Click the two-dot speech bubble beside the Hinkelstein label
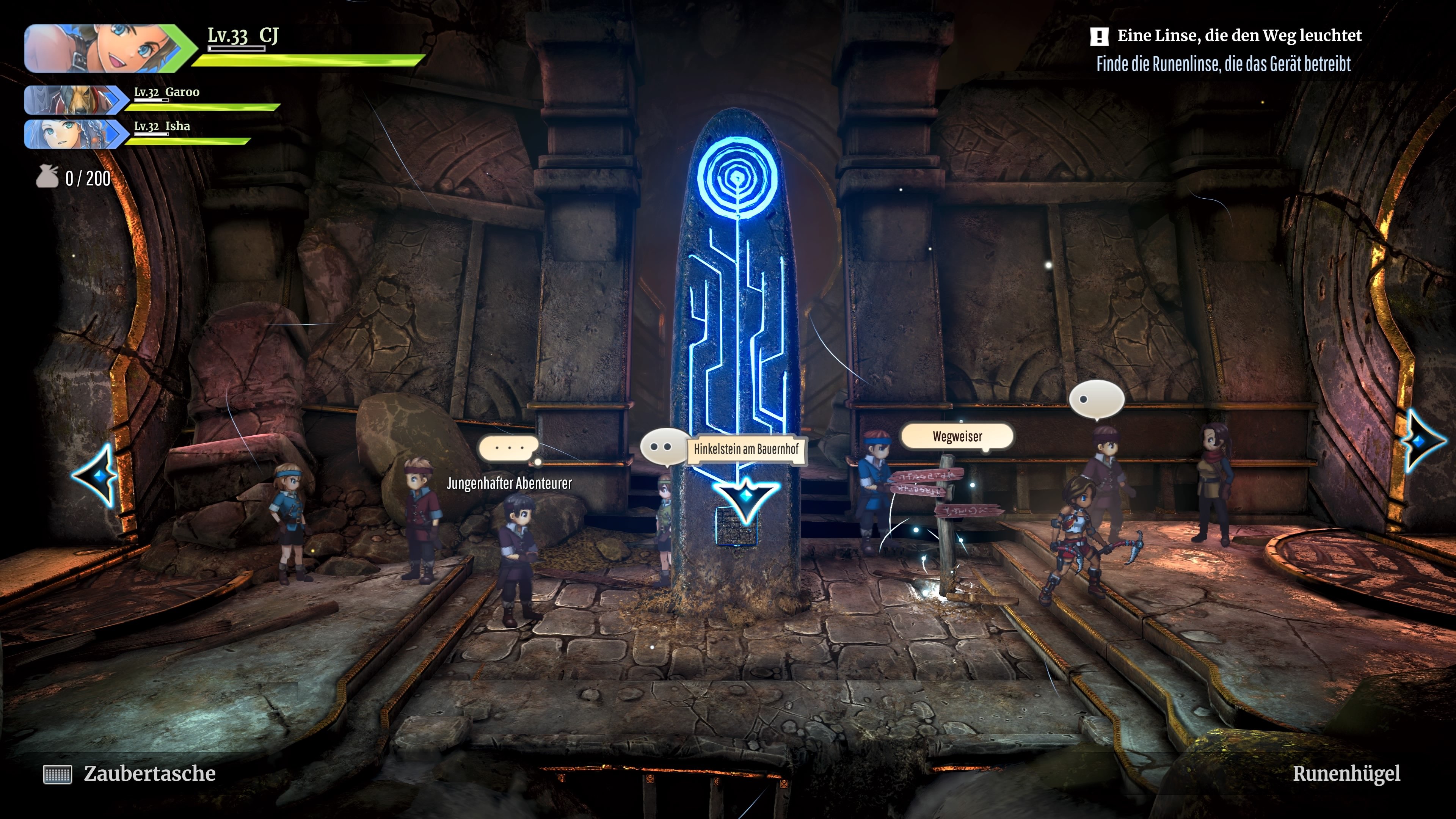1456x819 pixels. click(x=662, y=447)
